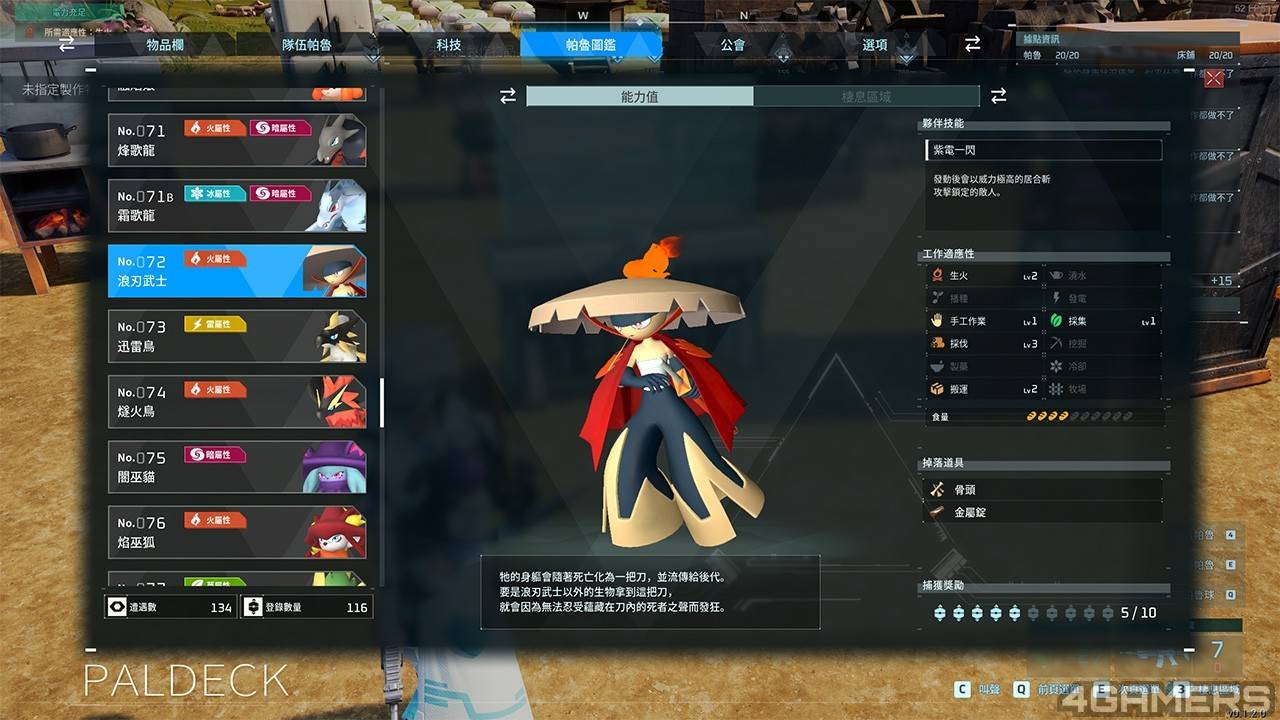This screenshot has height=720, width=1280.
Task: Select No.071 烽歌龍 entry
Action: coord(237,141)
